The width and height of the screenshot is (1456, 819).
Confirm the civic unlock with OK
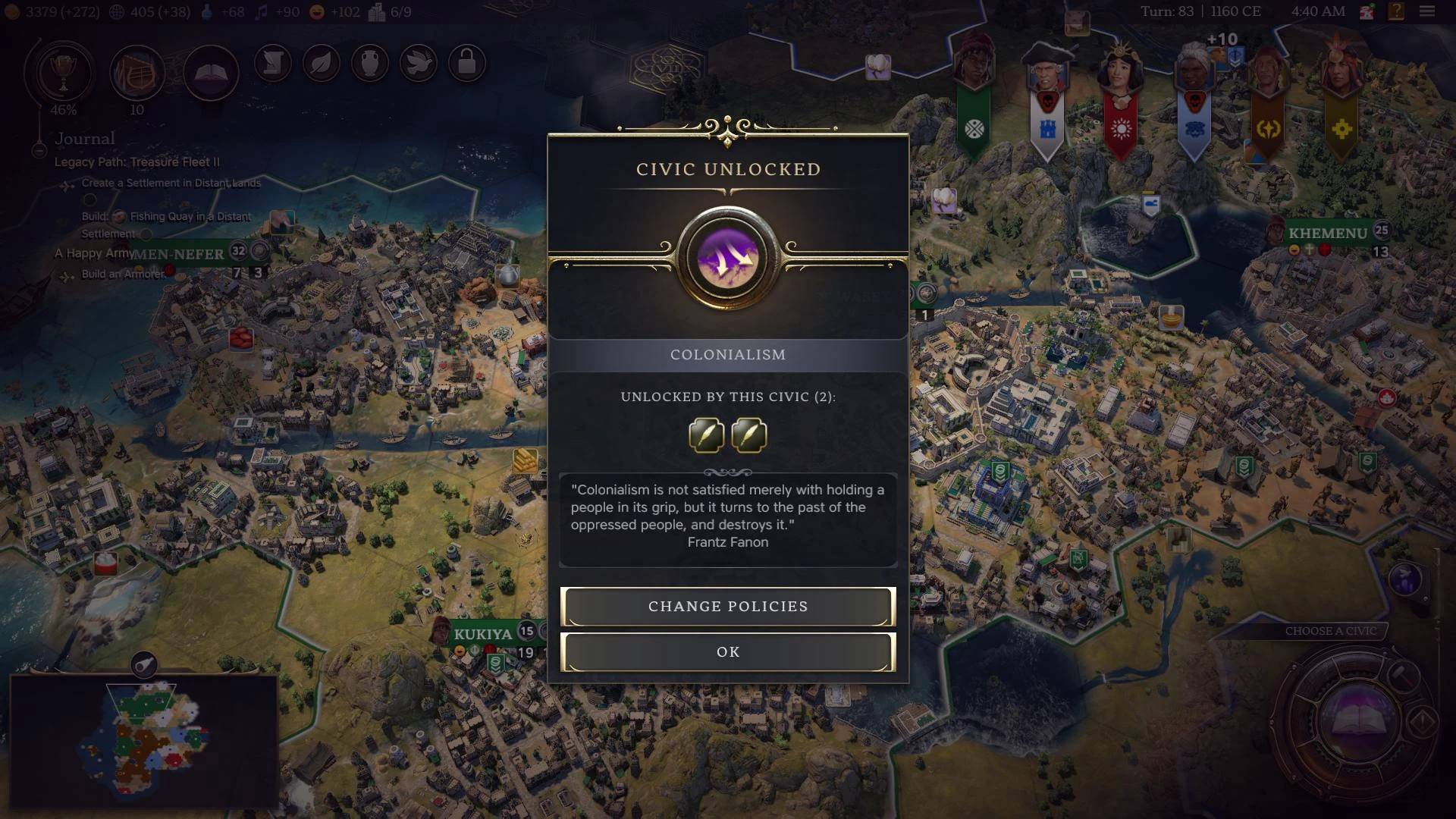tap(727, 651)
